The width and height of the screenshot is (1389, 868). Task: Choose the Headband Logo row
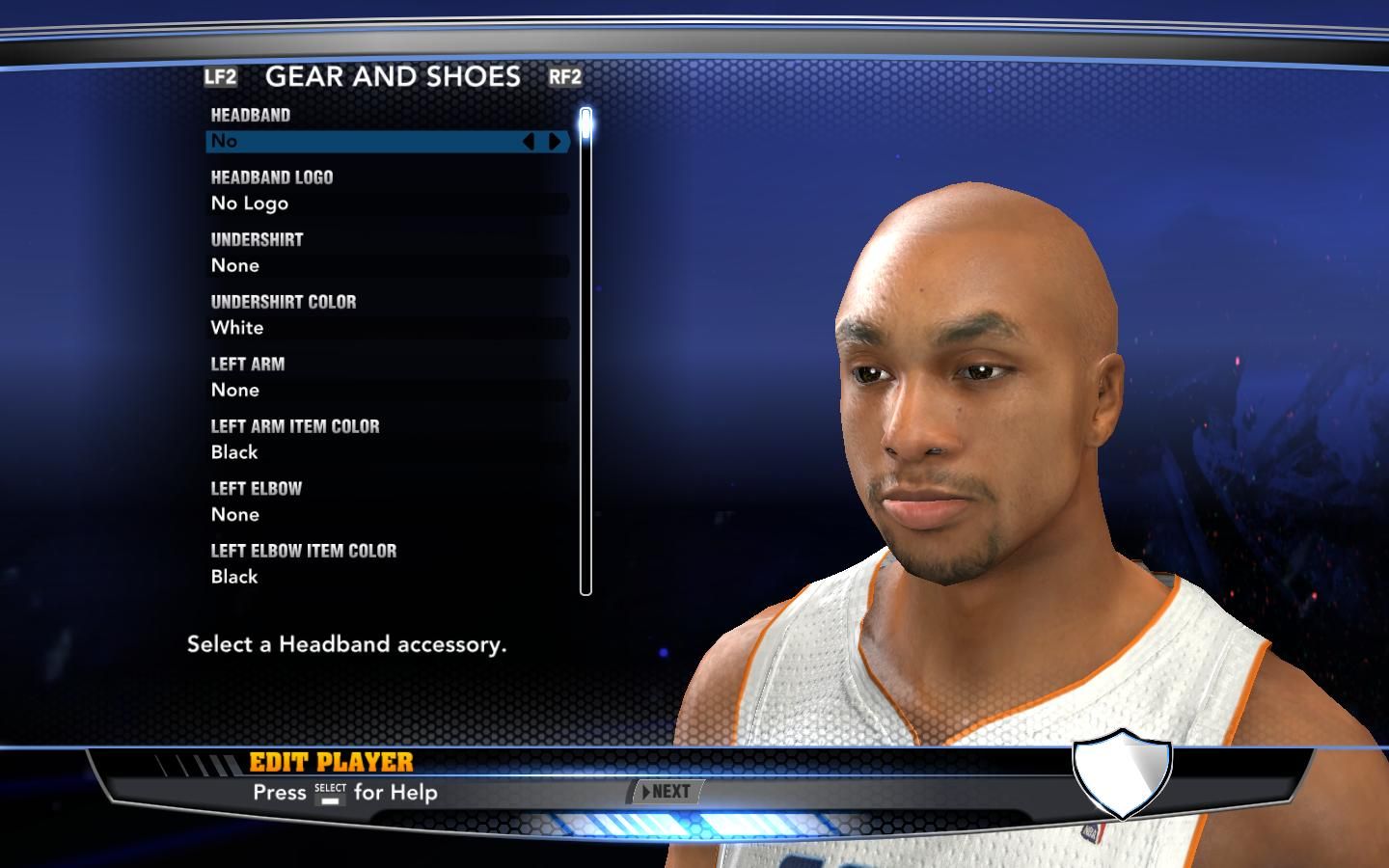pyautogui.click(x=388, y=203)
